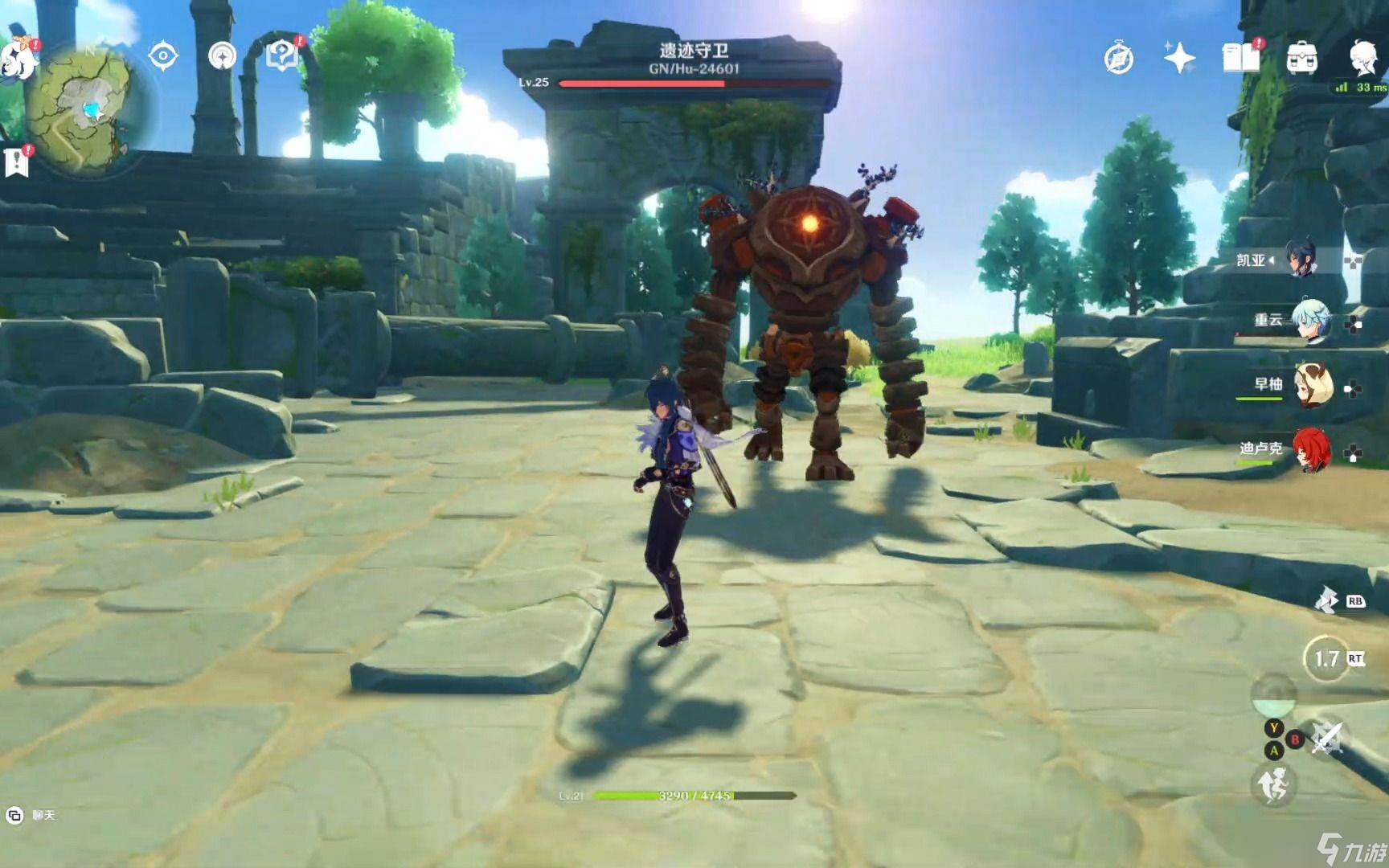Click the eye-shaped icon beside the minimap
Viewport: 1389px width, 868px height.
(x=163, y=56)
